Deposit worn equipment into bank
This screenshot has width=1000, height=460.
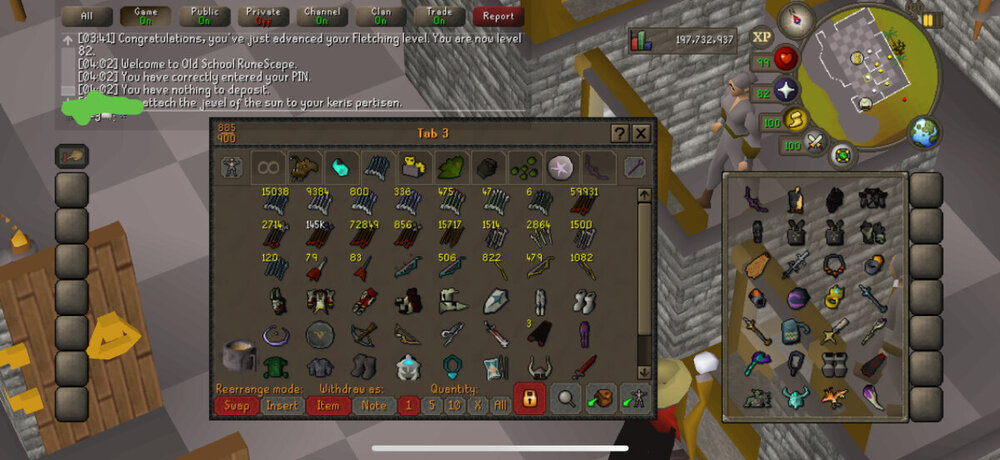pos(633,398)
